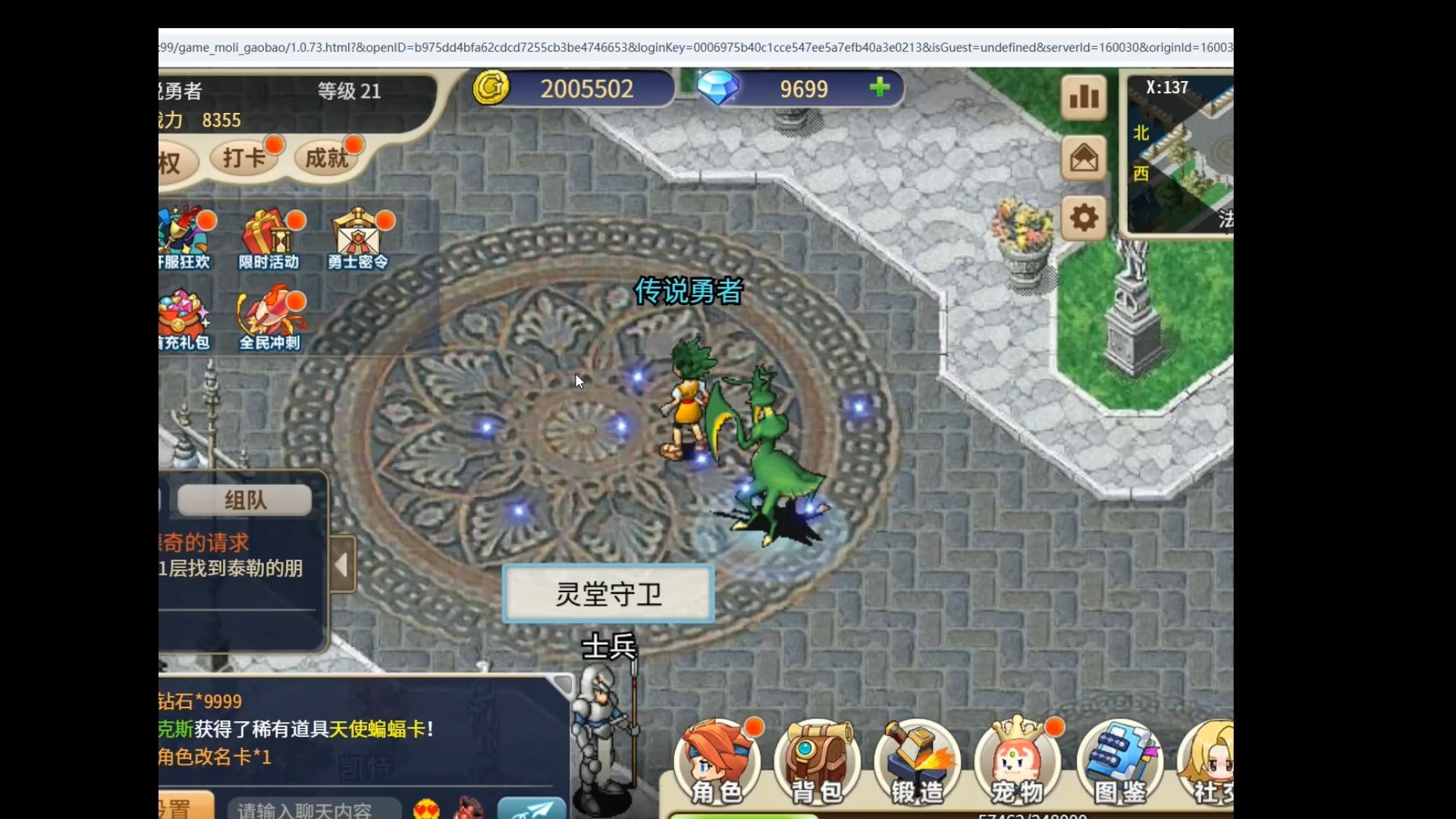Open the rankings bar-chart icon

pyautogui.click(x=1083, y=97)
